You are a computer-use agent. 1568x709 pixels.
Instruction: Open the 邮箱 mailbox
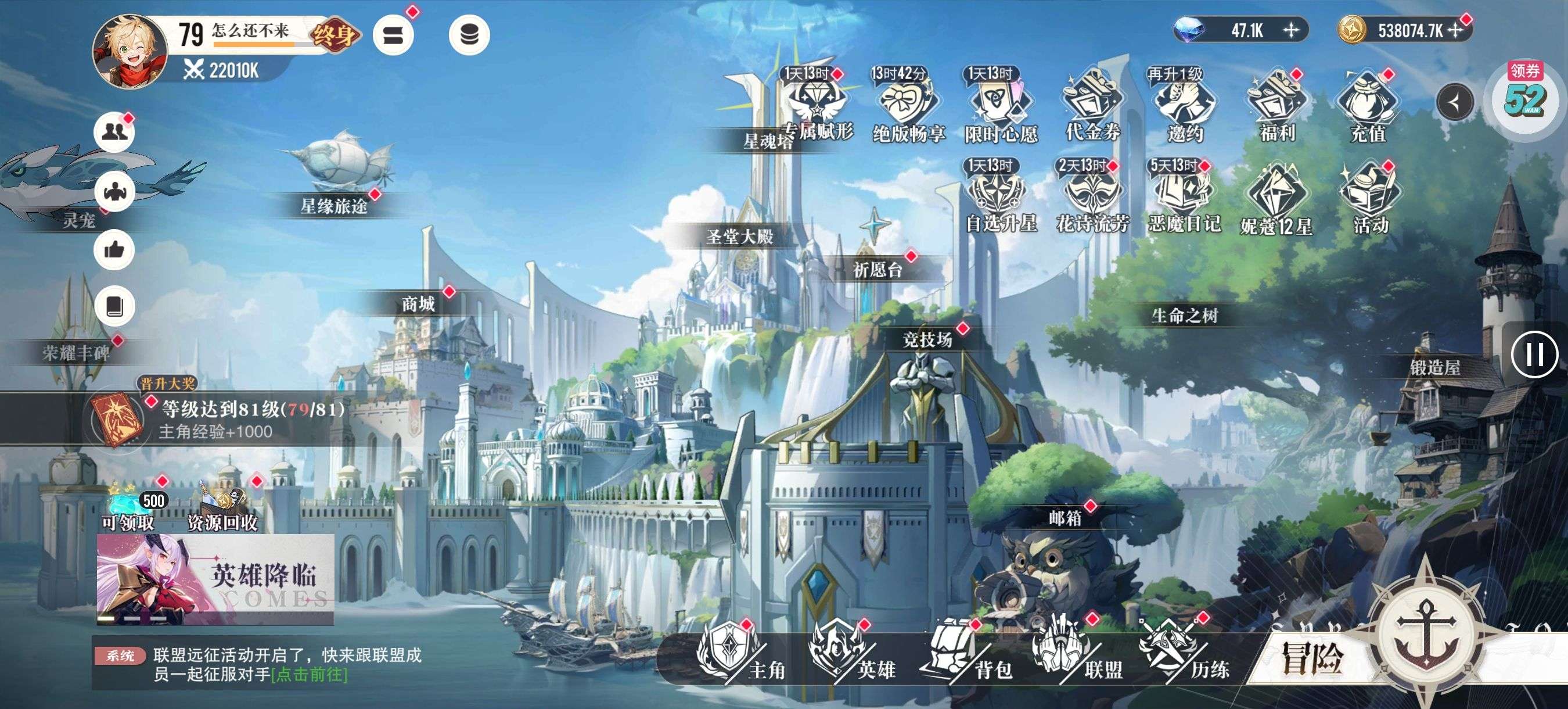coord(1065,518)
